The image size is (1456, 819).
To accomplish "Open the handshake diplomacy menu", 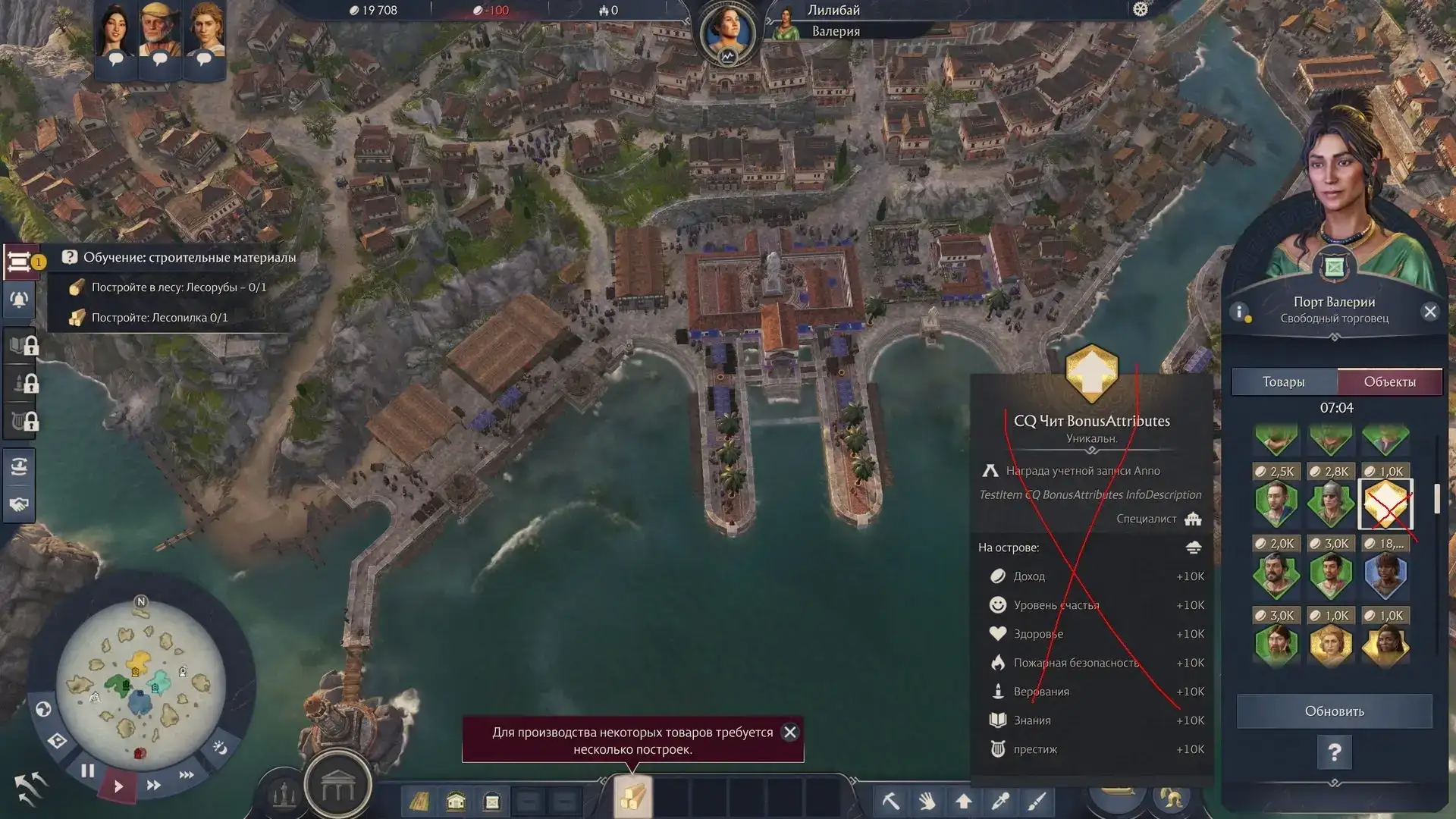I will pyautogui.click(x=19, y=504).
